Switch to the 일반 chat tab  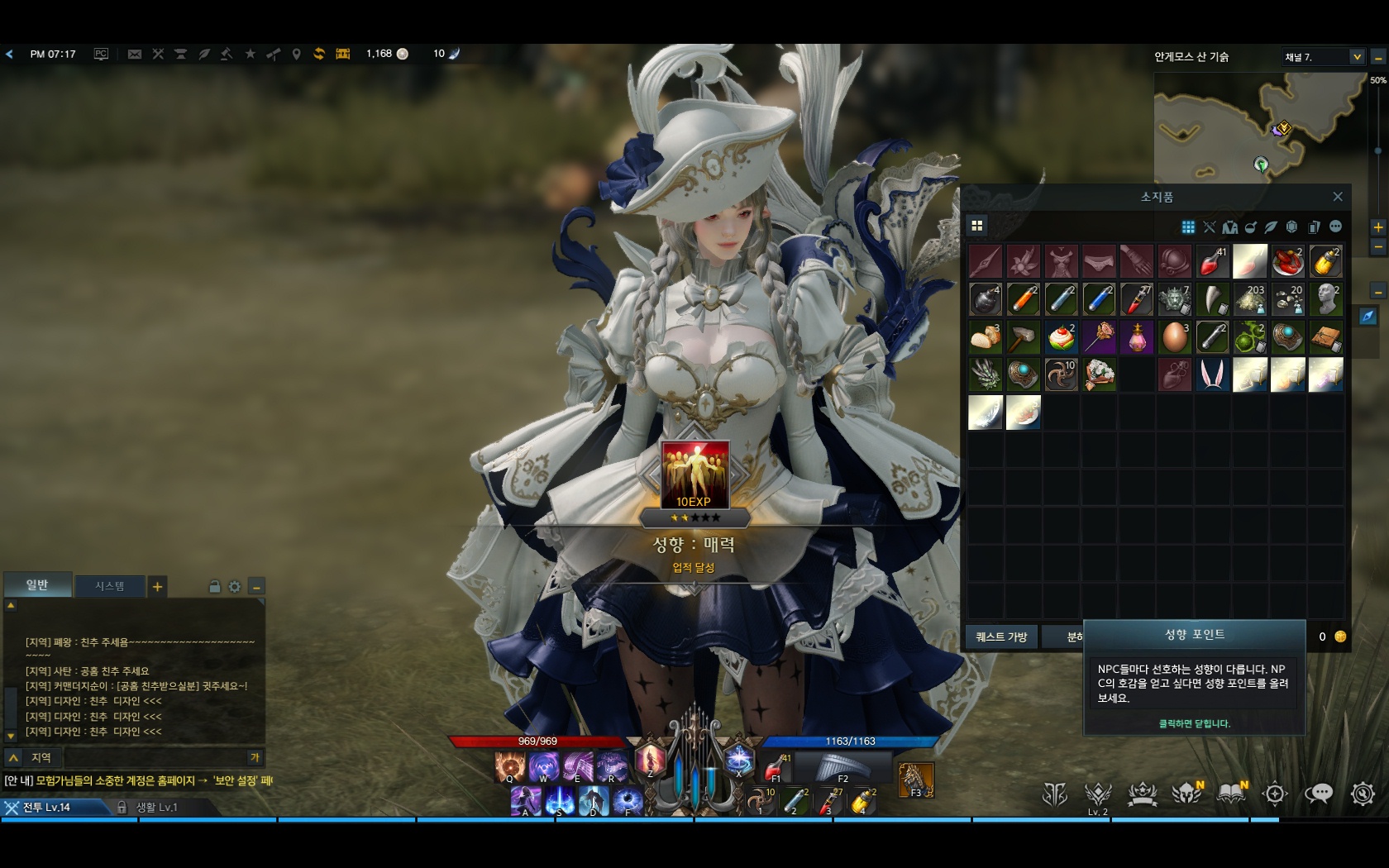coord(37,585)
